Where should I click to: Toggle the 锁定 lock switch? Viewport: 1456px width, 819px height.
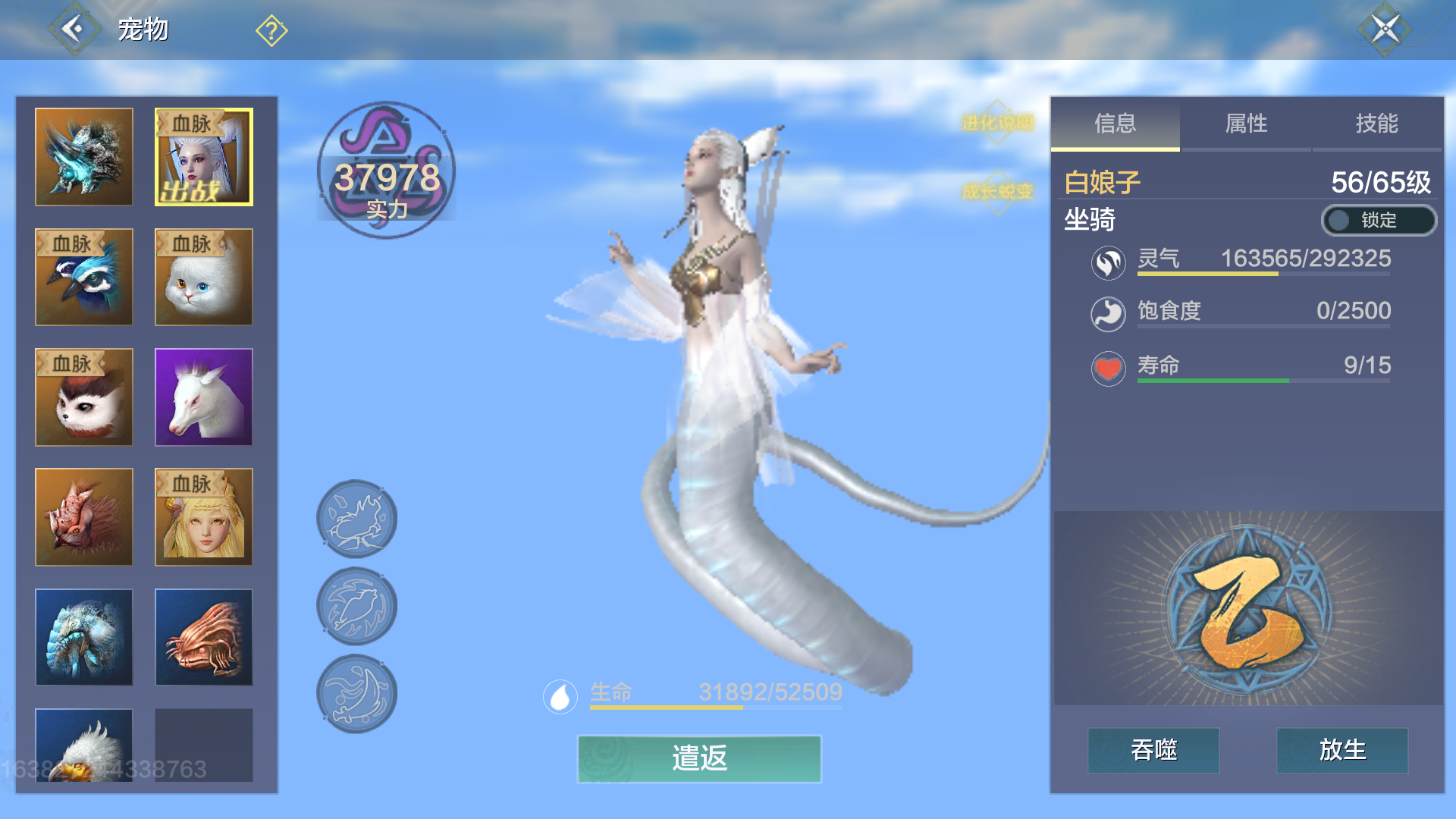1378,221
